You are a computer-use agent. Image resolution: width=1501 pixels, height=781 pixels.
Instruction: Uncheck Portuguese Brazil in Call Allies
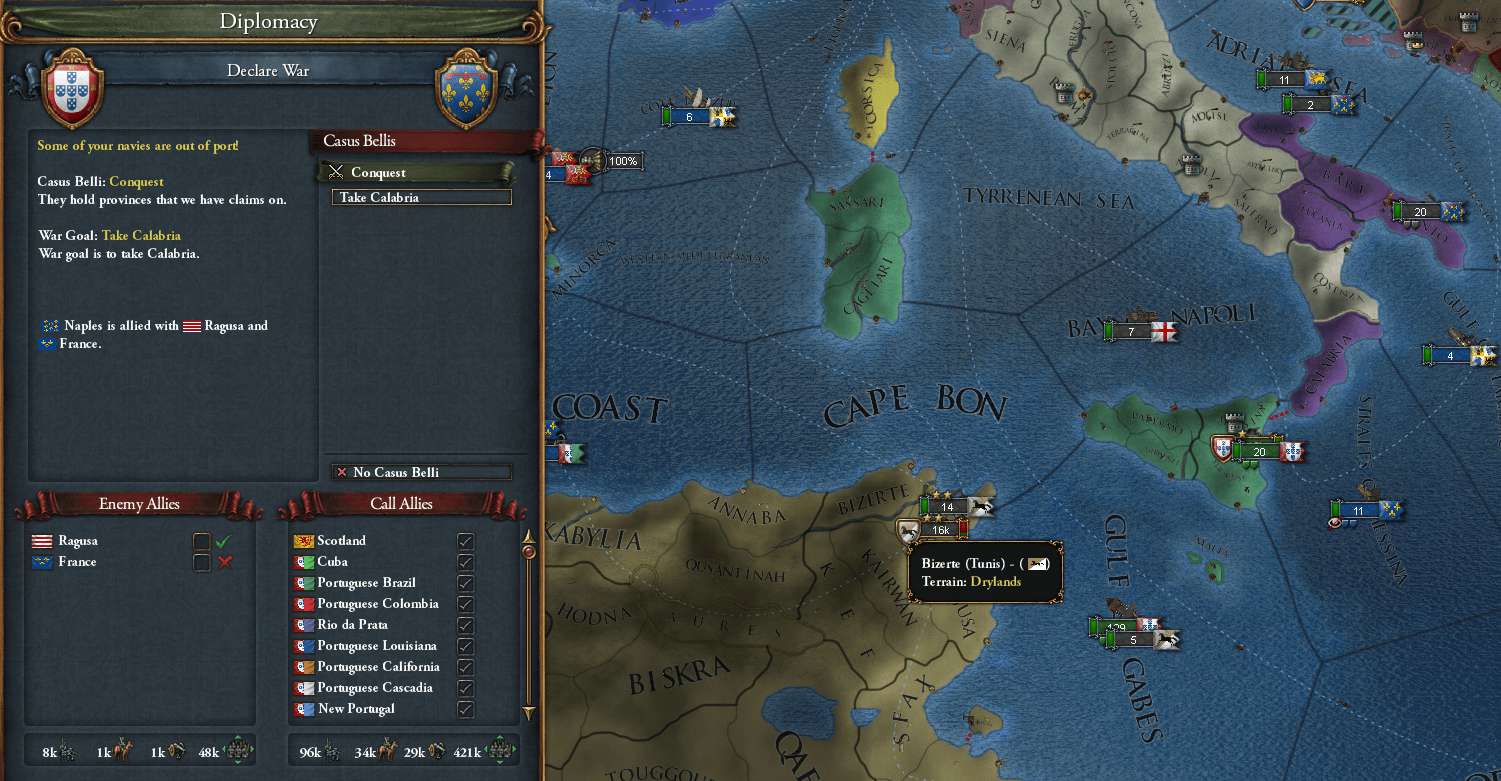click(x=465, y=583)
